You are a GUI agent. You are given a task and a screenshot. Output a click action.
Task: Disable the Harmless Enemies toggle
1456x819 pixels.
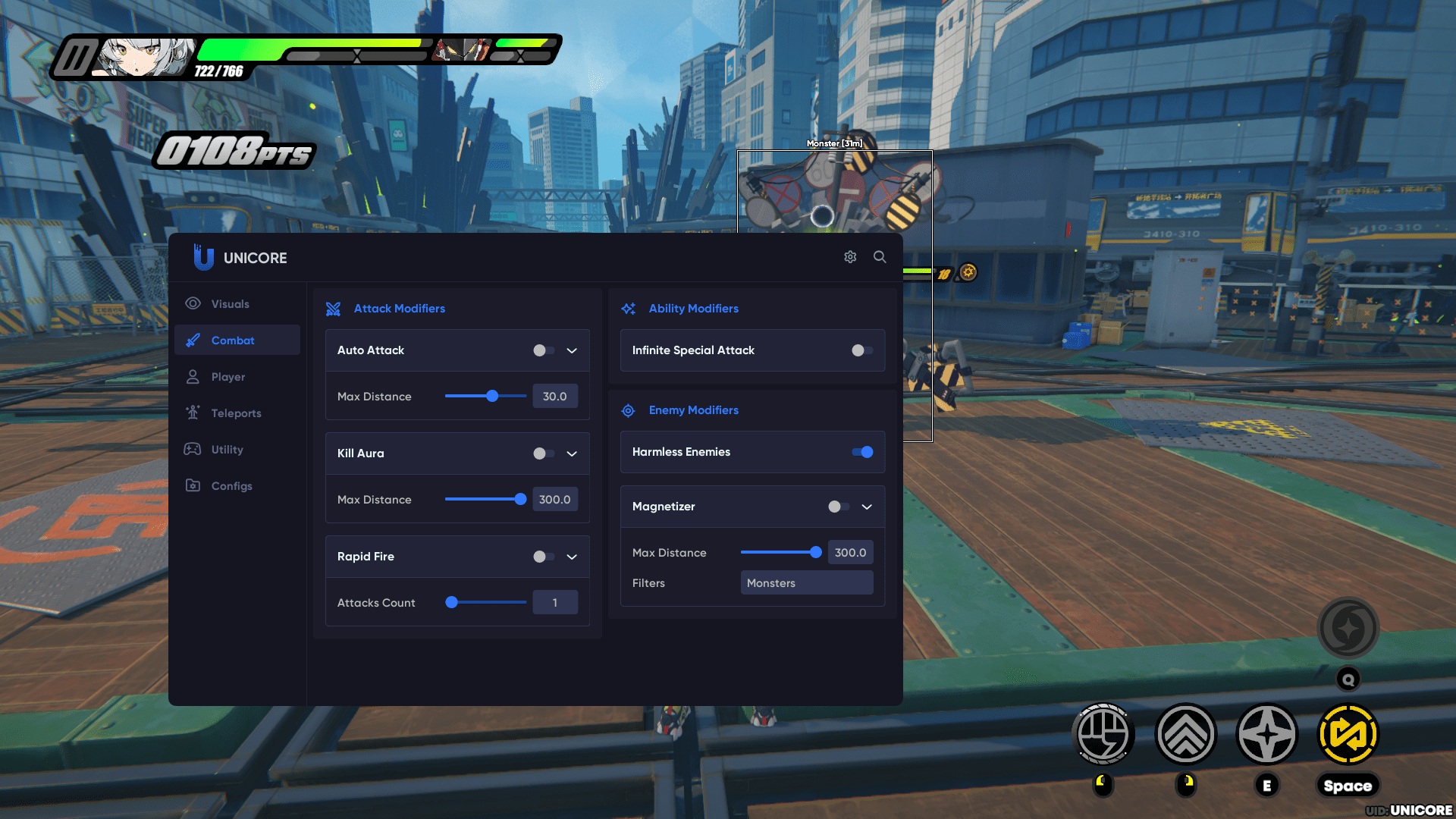(x=862, y=452)
